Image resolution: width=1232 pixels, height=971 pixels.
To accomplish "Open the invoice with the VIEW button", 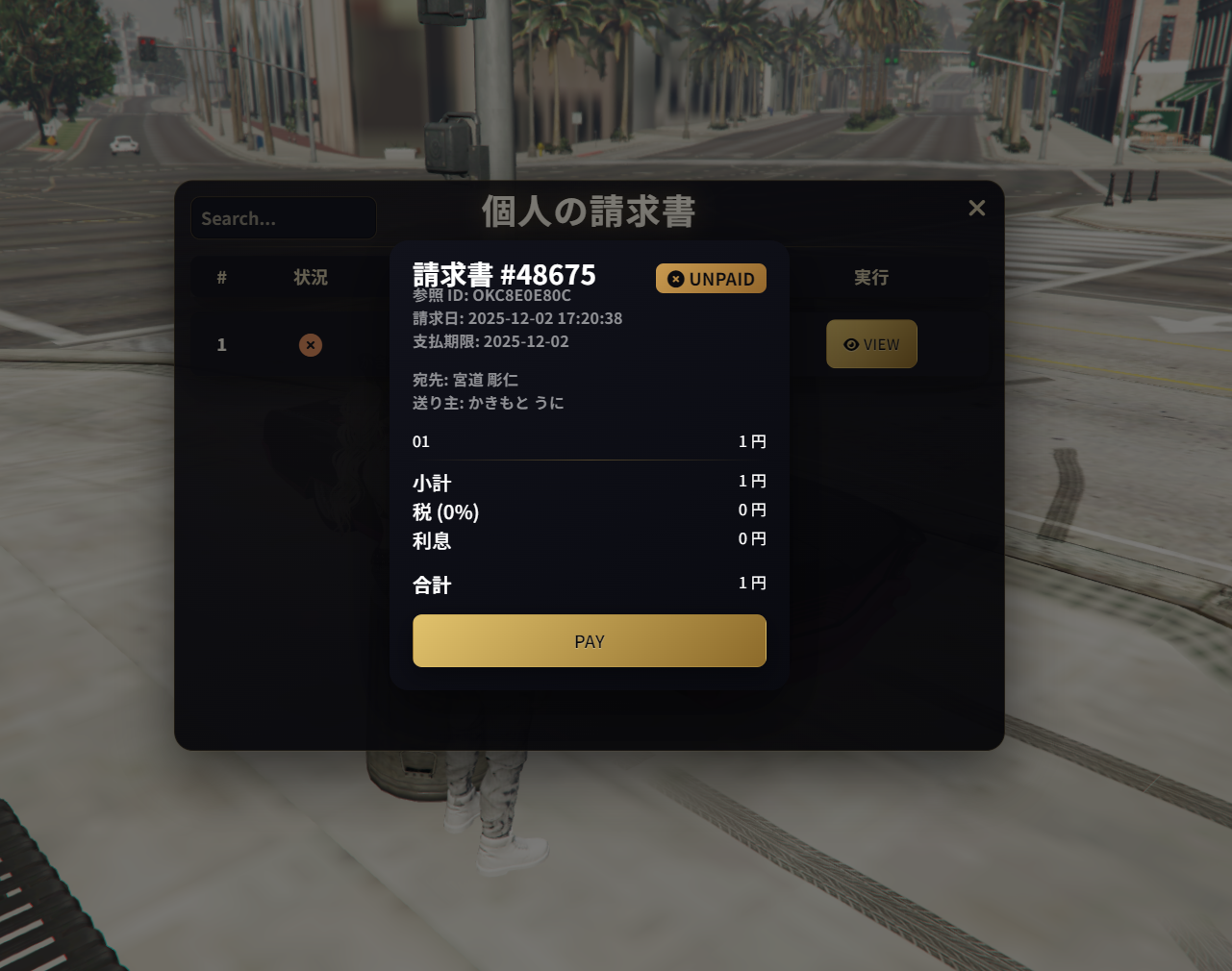I will coord(871,344).
